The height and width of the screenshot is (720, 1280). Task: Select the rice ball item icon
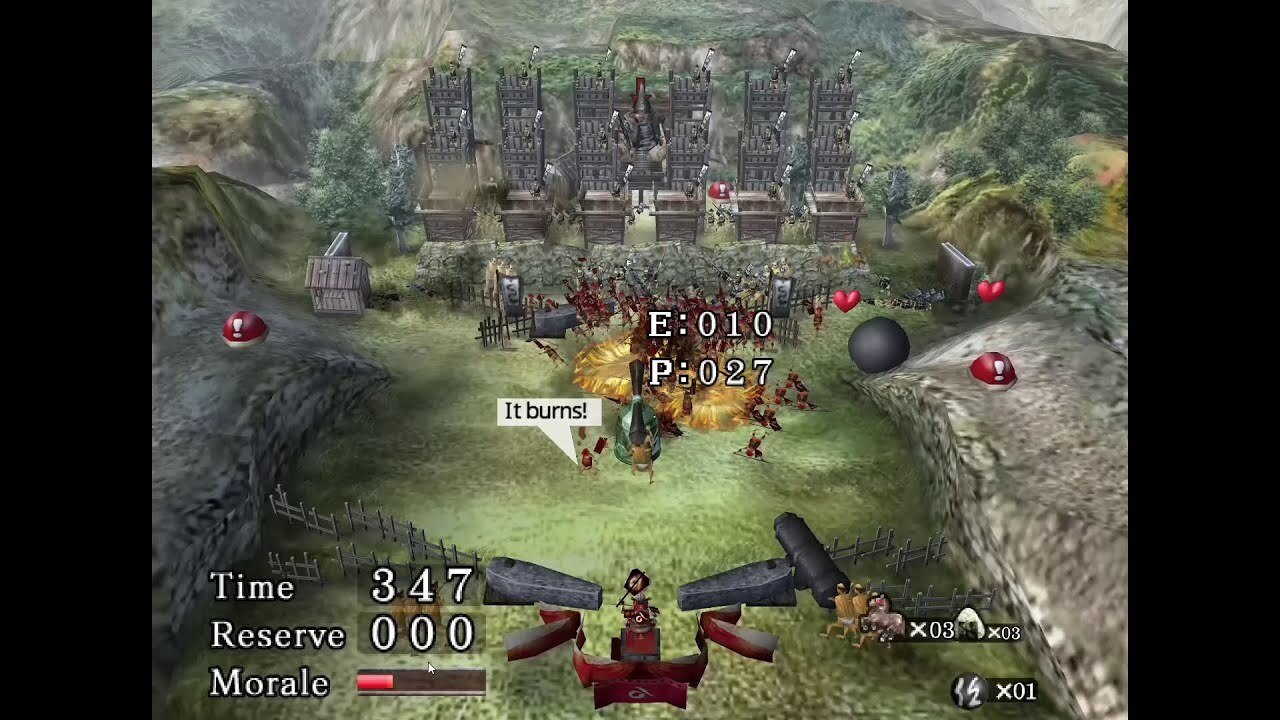970,626
